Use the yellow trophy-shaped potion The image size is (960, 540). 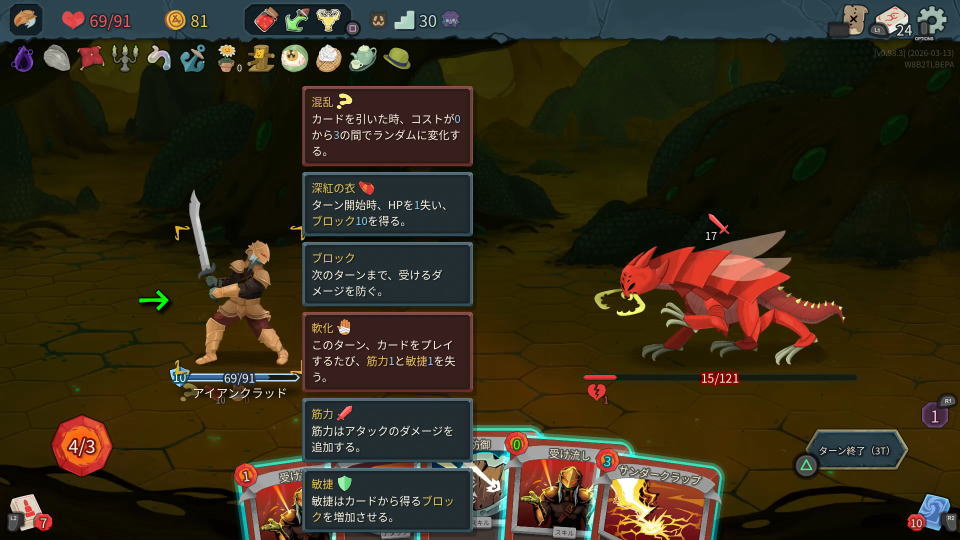coord(327,20)
